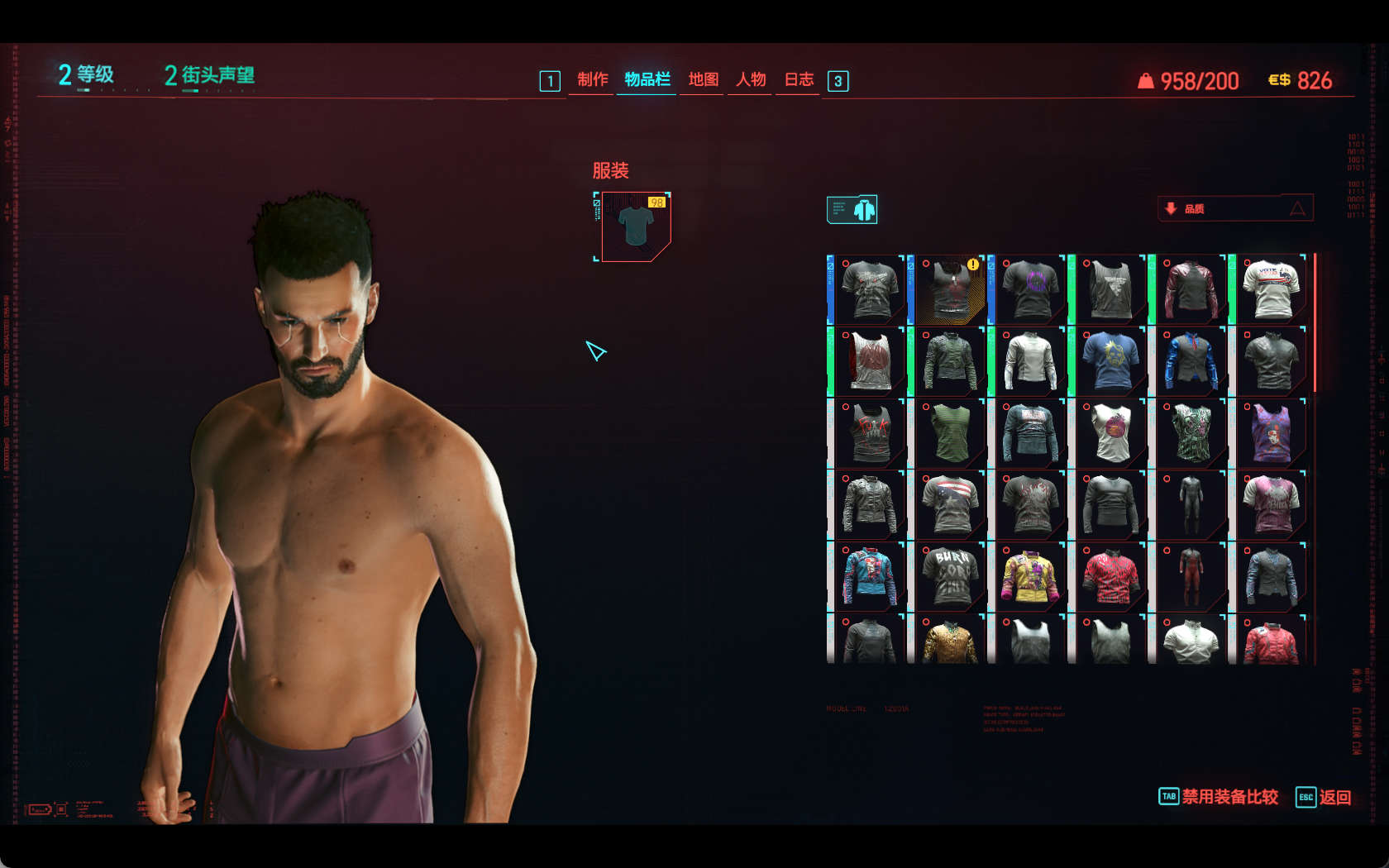Click the clothing filter jacket icon
This screenshot has width=1389, height=868.
point(852,210)
